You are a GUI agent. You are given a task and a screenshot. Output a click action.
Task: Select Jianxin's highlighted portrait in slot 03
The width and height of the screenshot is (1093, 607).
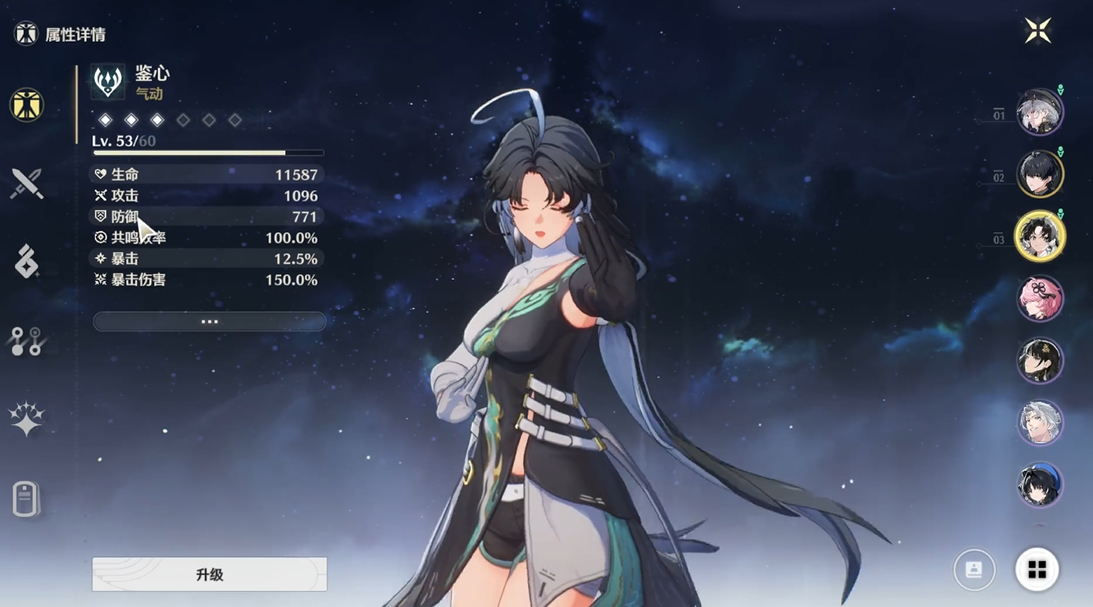[x=1039, y=236]
